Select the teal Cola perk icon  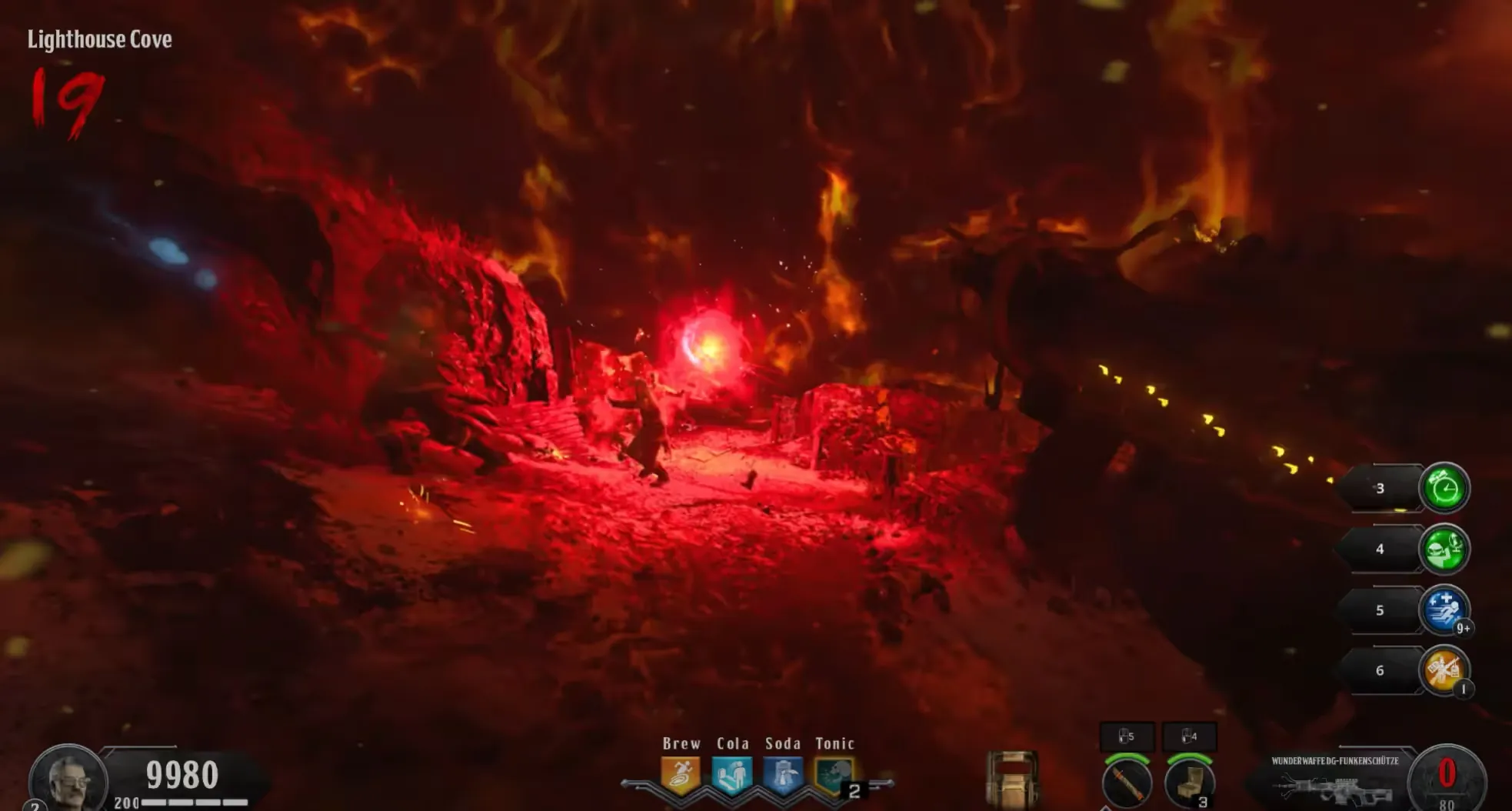point(731,774)
